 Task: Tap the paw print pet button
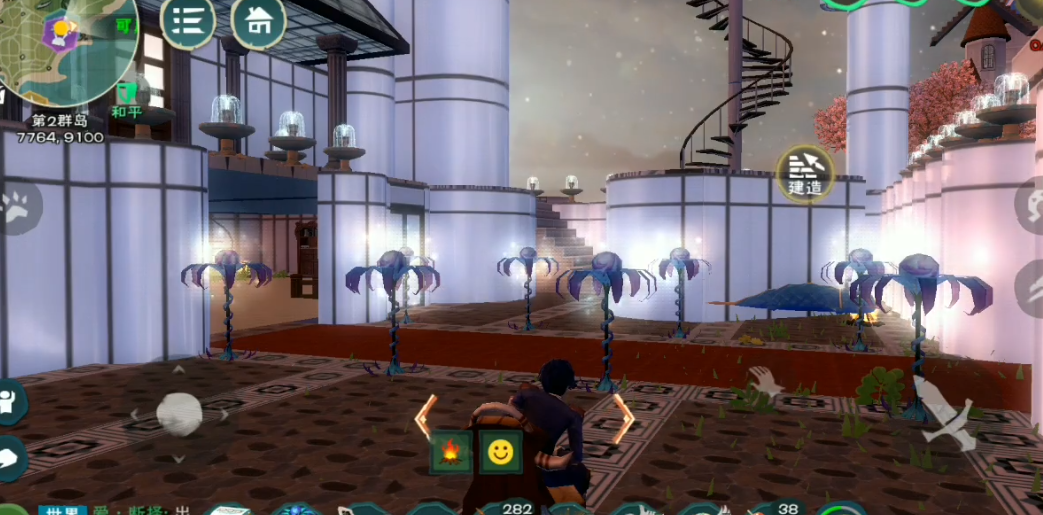[15, 206]
